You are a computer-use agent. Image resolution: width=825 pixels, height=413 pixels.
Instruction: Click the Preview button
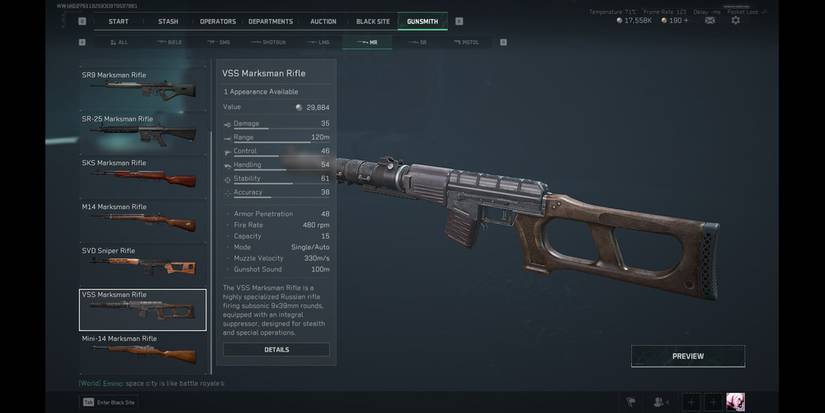click(687, 356)
